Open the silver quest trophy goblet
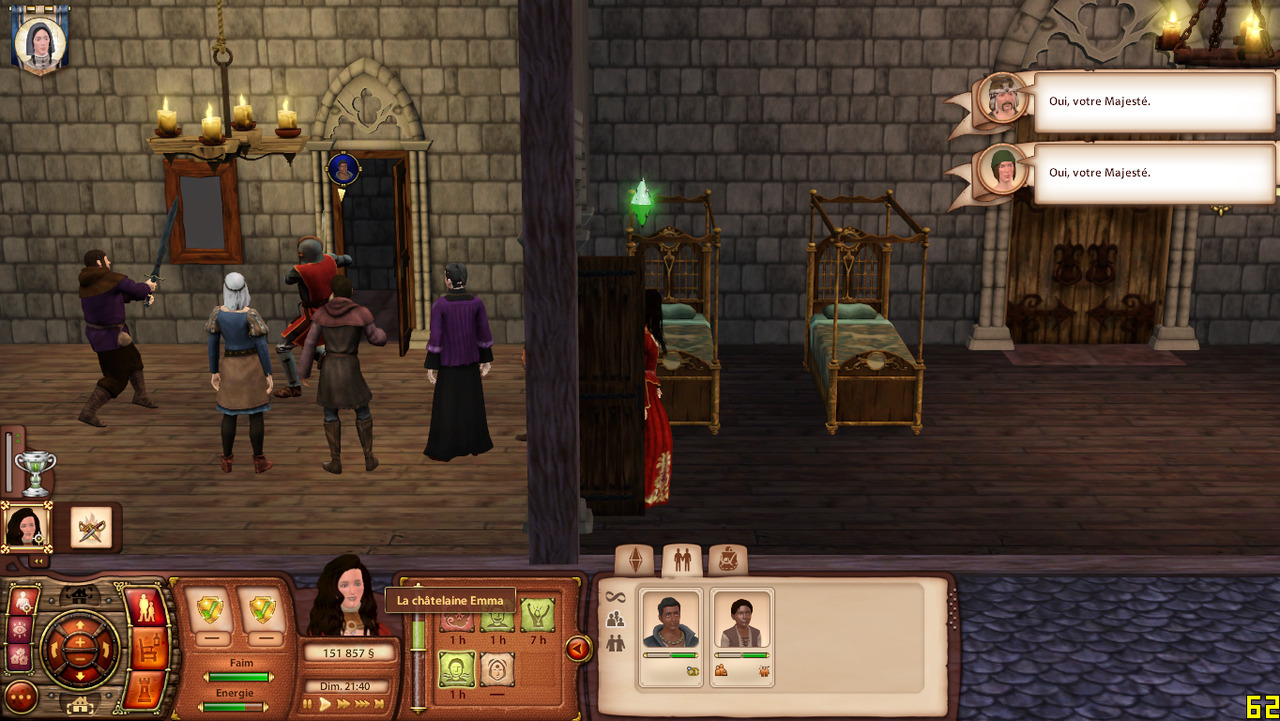1280x721 pixels. [x=35, y=472]
